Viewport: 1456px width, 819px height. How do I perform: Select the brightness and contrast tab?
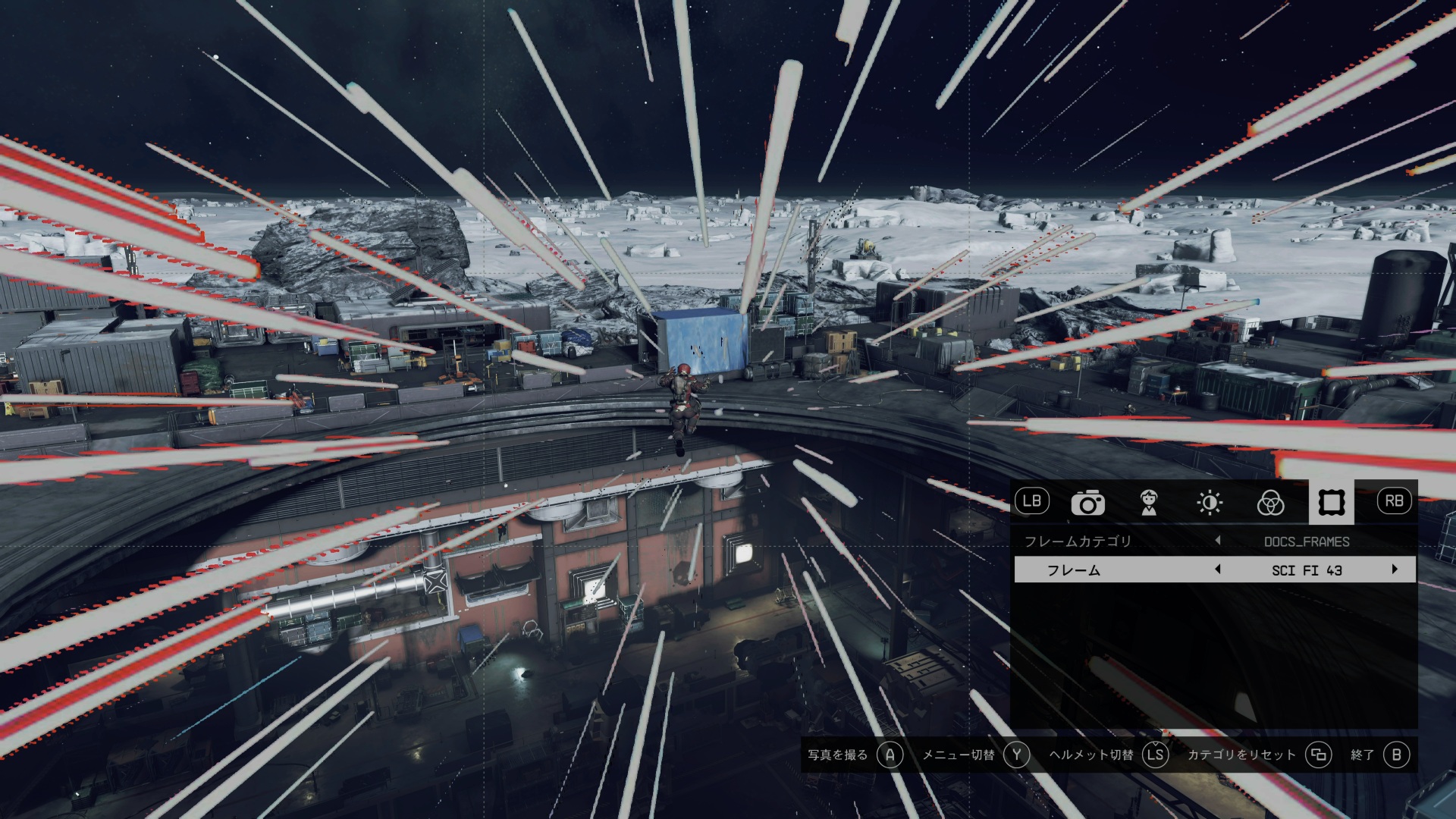pos(1210,502)
